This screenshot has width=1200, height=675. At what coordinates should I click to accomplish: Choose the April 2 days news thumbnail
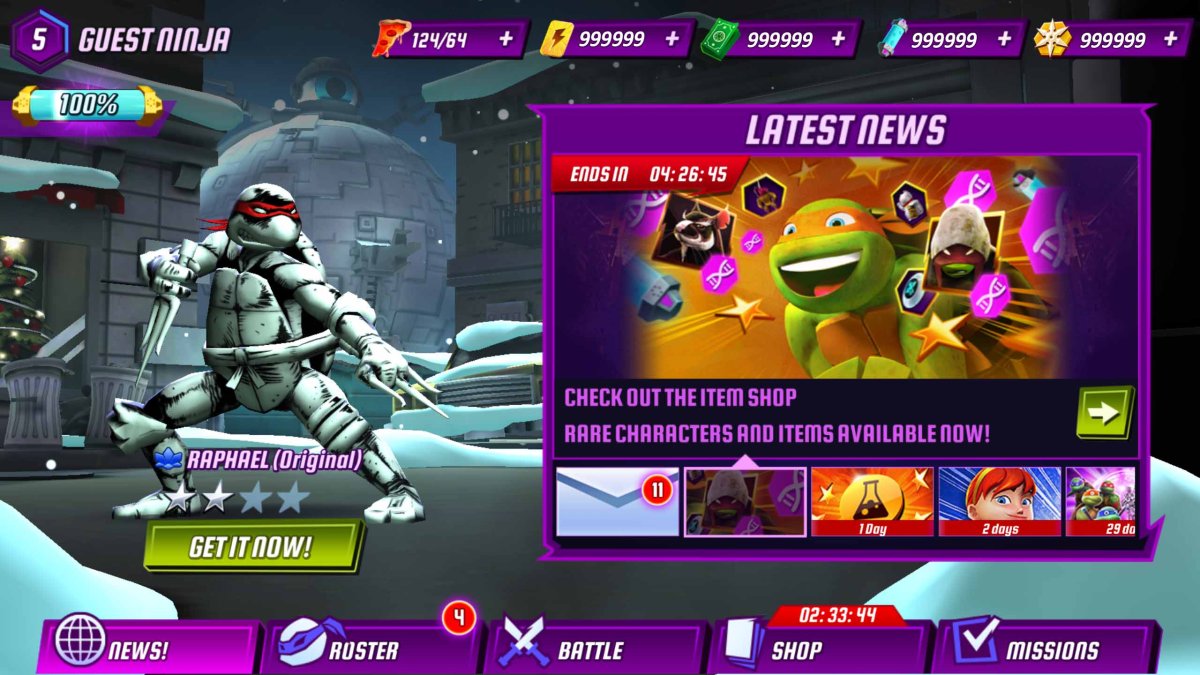coord(999,501)
